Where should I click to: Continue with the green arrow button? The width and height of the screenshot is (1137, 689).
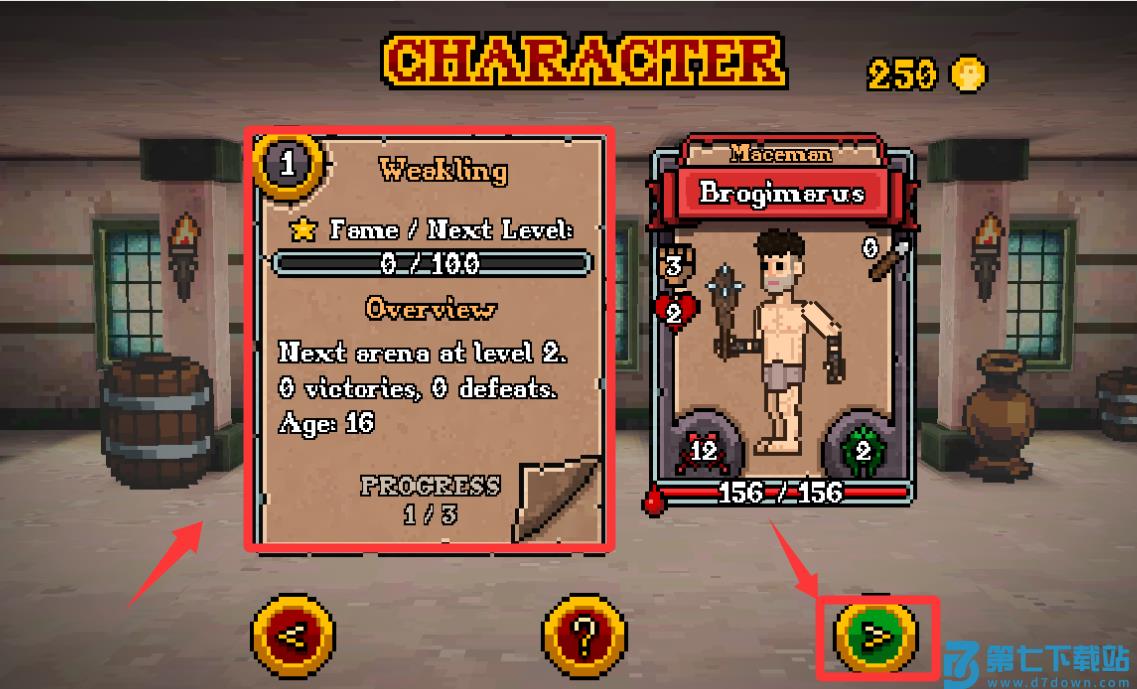point(876,634)
